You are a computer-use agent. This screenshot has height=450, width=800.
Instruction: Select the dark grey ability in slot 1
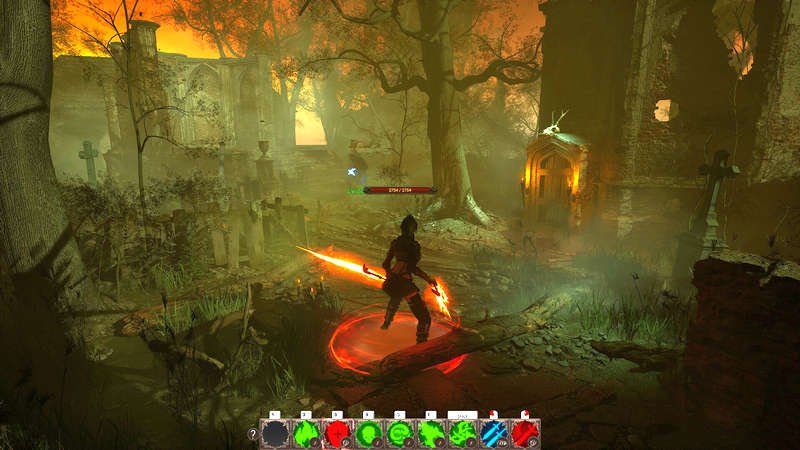point(275,433)
